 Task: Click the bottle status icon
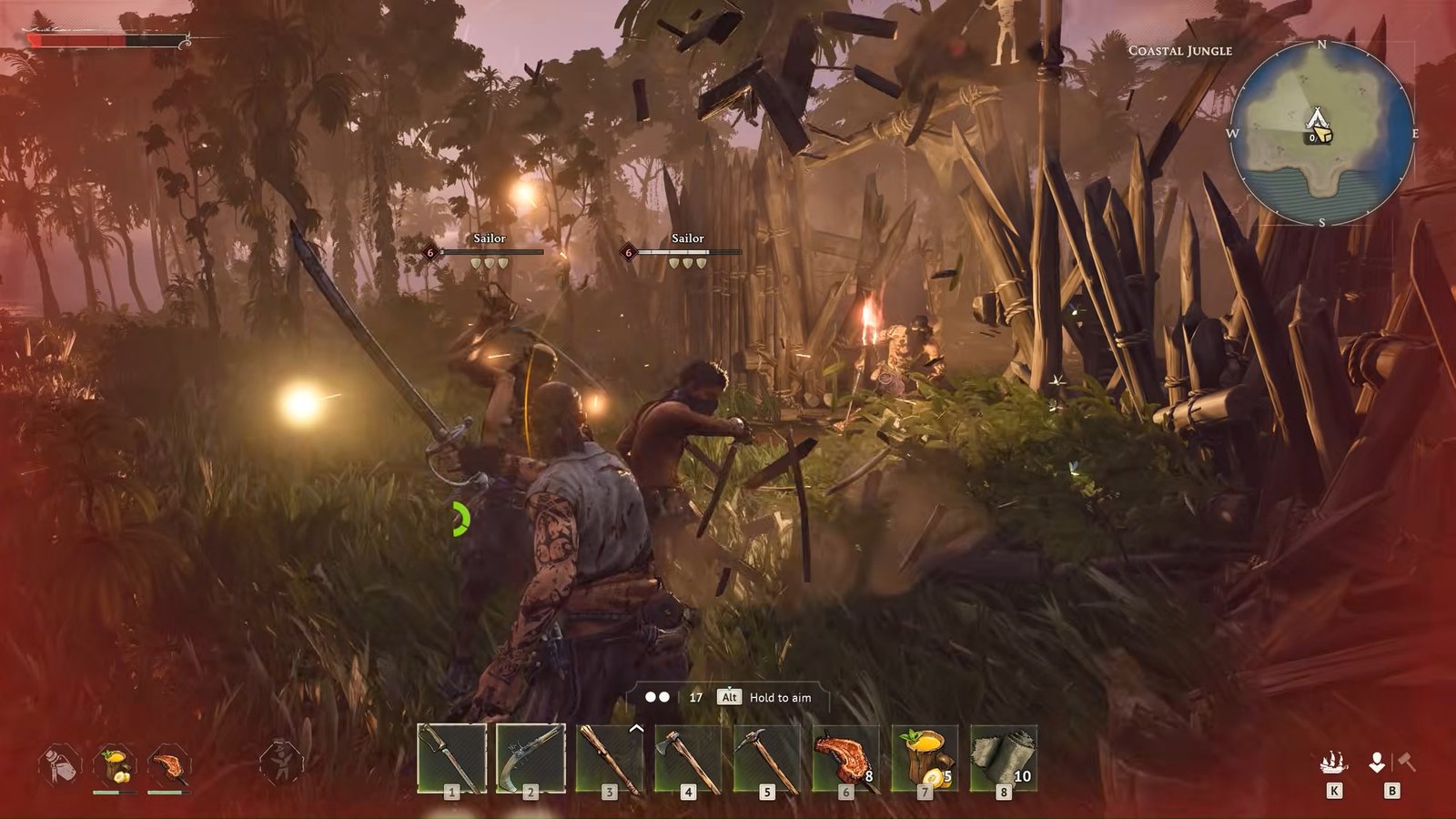pyautogui.click(x=60, y=764)
